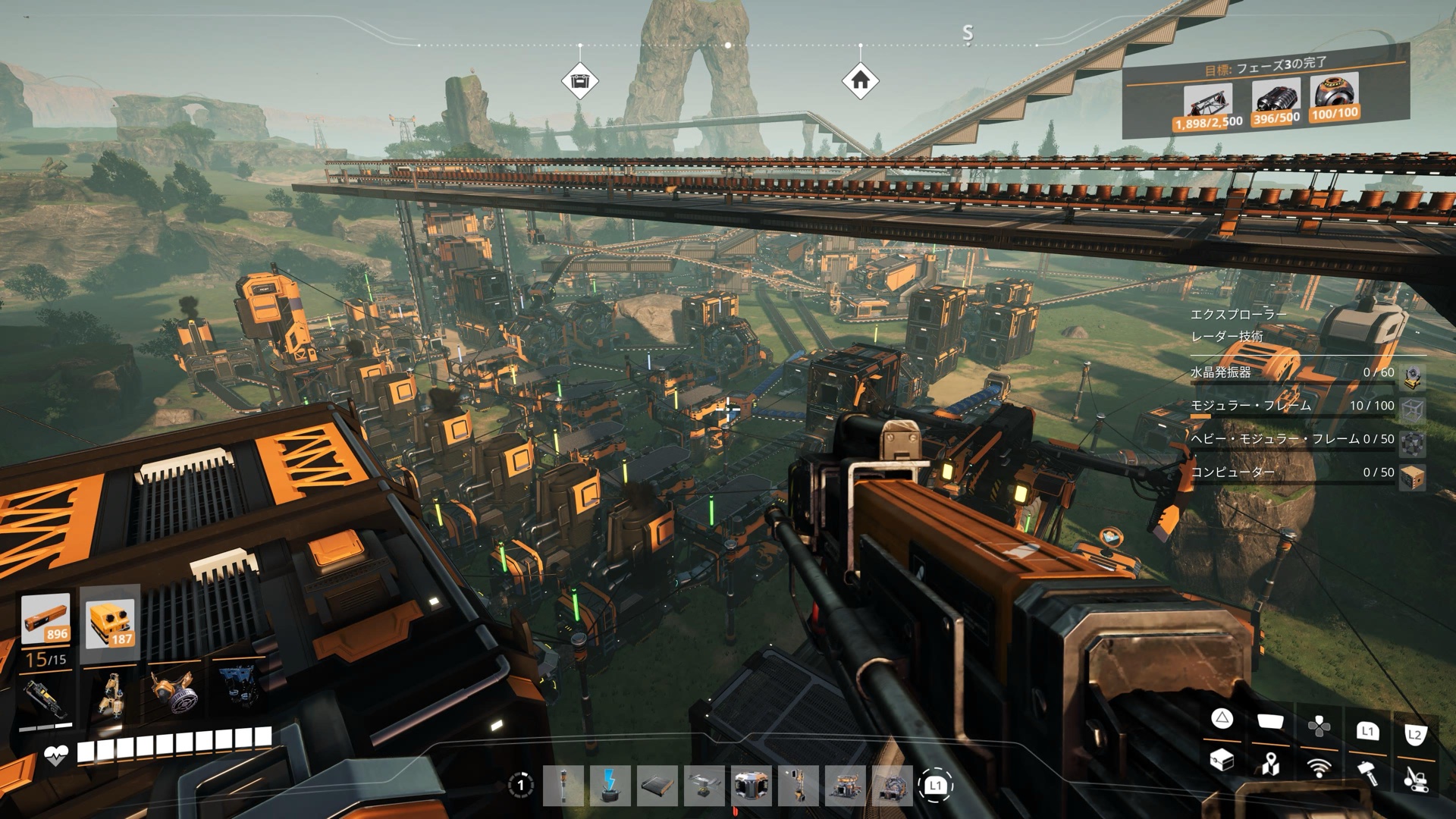
Task: Choose the conveyor lift hotbar slot
Action: click(799, 786)
